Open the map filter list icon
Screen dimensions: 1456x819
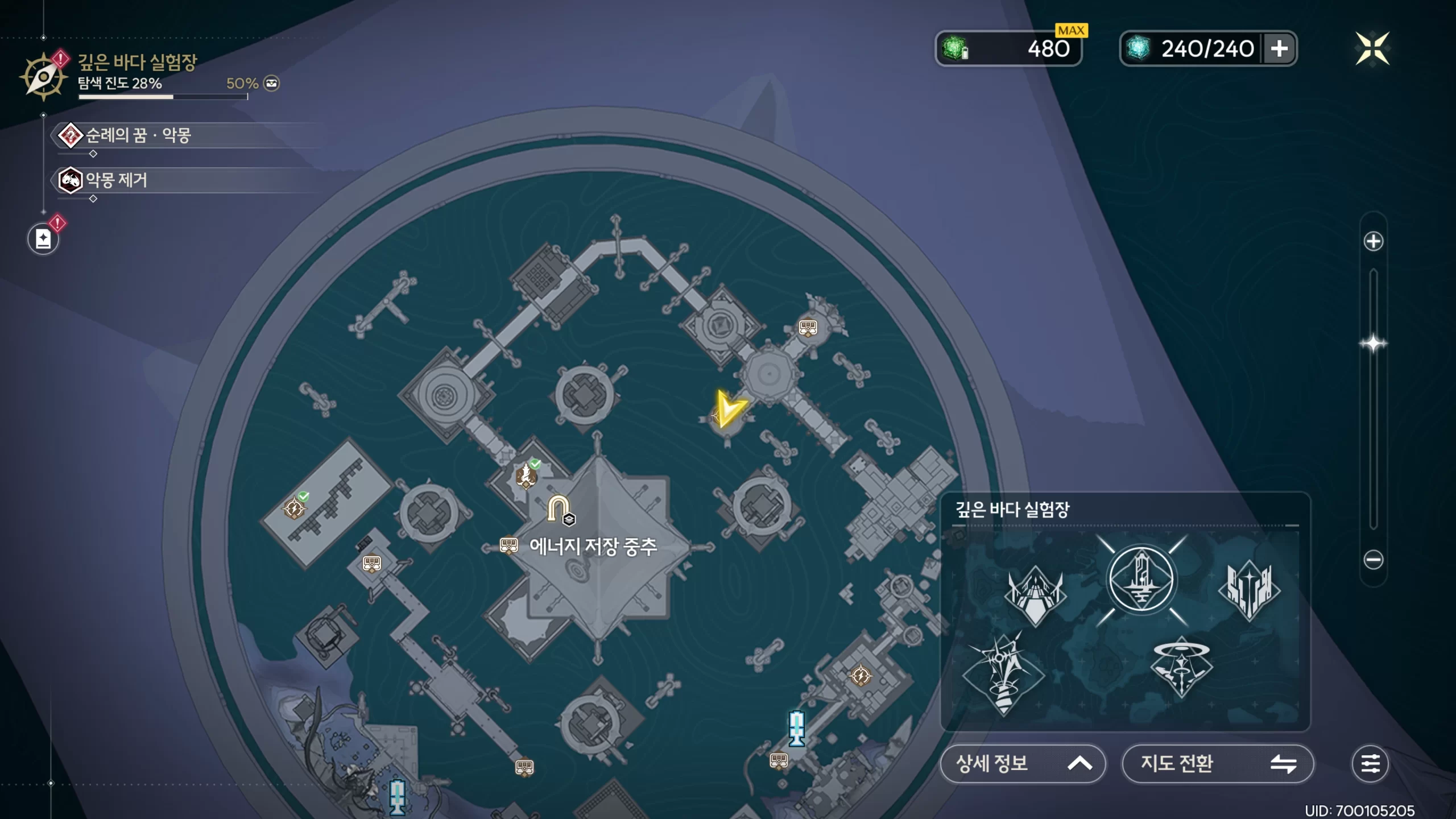pos(1370,763)
